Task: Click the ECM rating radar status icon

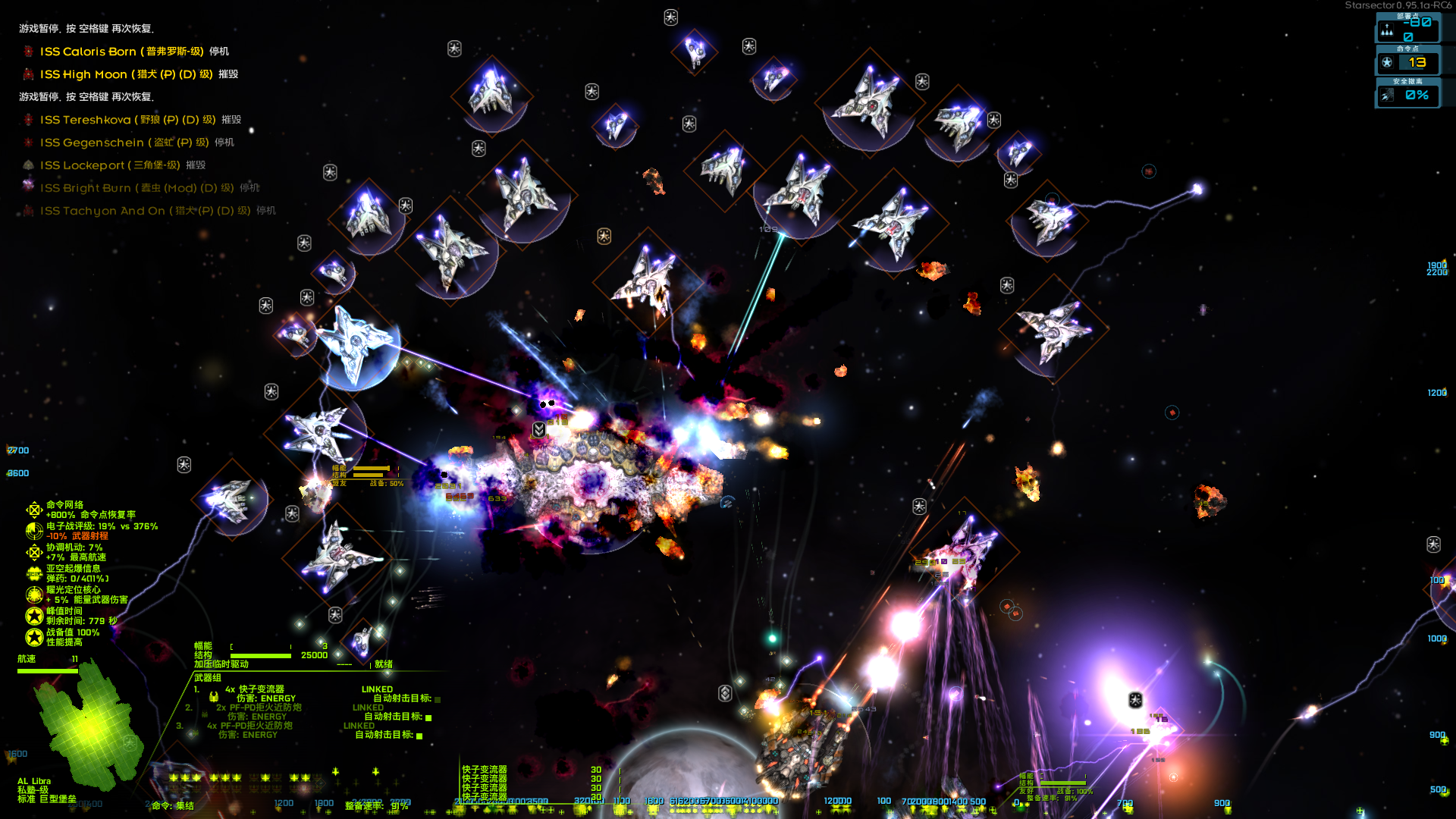Action: coord(34,531)
